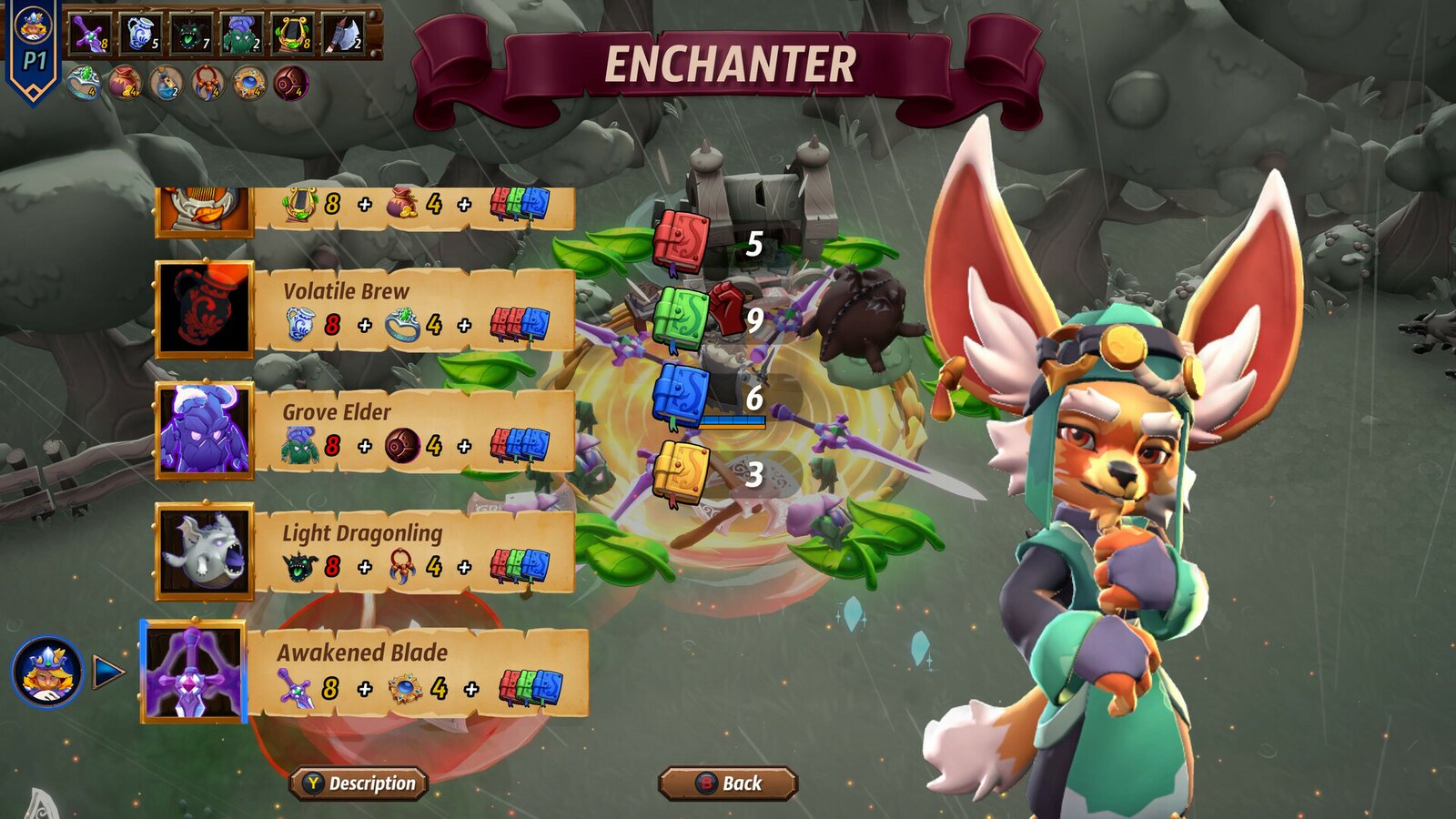Click the Description button
Image resolution: width=1456 pixels, height=819 pixels.
(x=359, y=784)
